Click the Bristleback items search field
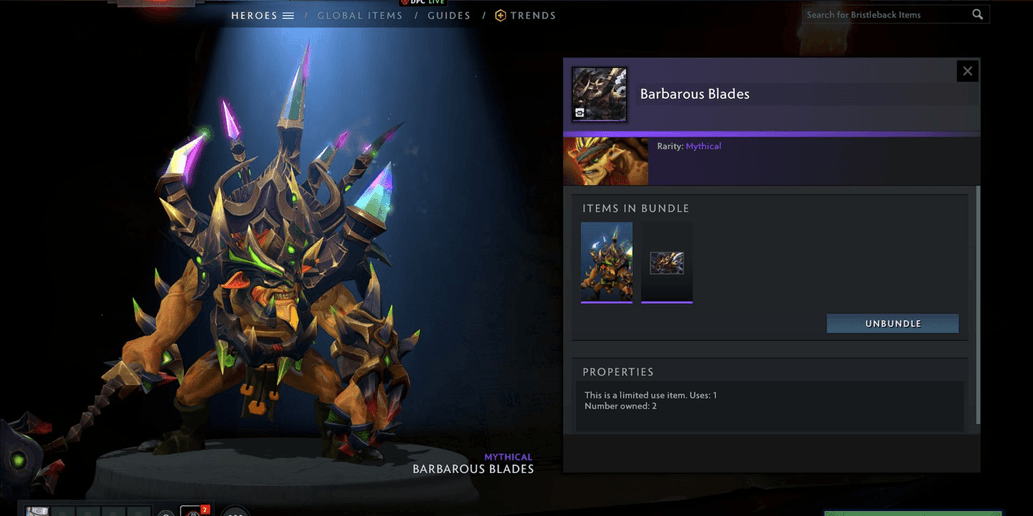 click(887, 15)
